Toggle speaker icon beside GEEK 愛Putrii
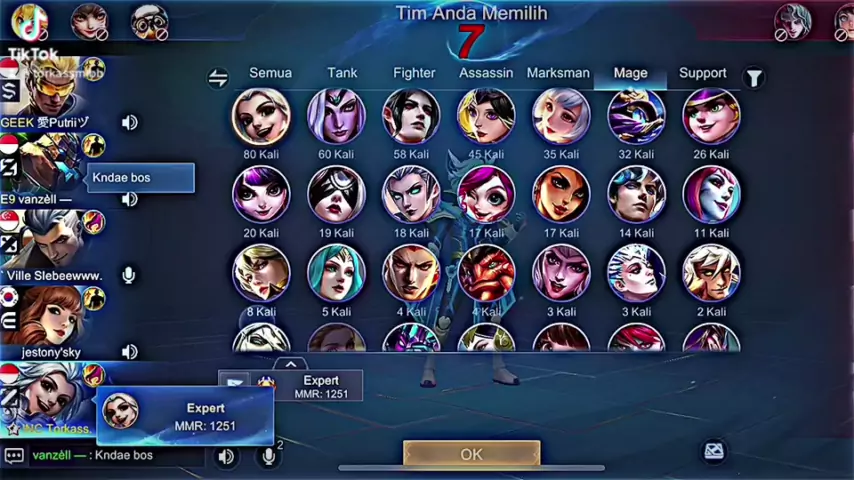The height and width of the screenshot is (480, 854). pos(130,122)
